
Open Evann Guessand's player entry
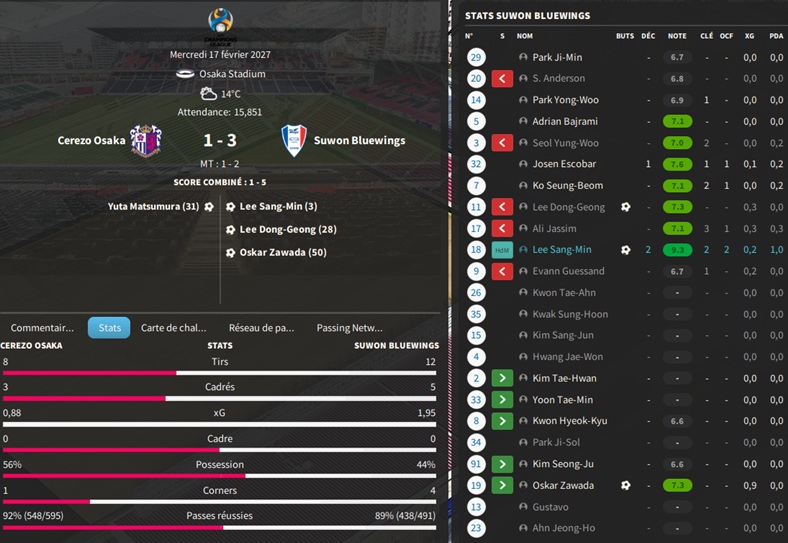pyautogui.click(x=568, y=271)
